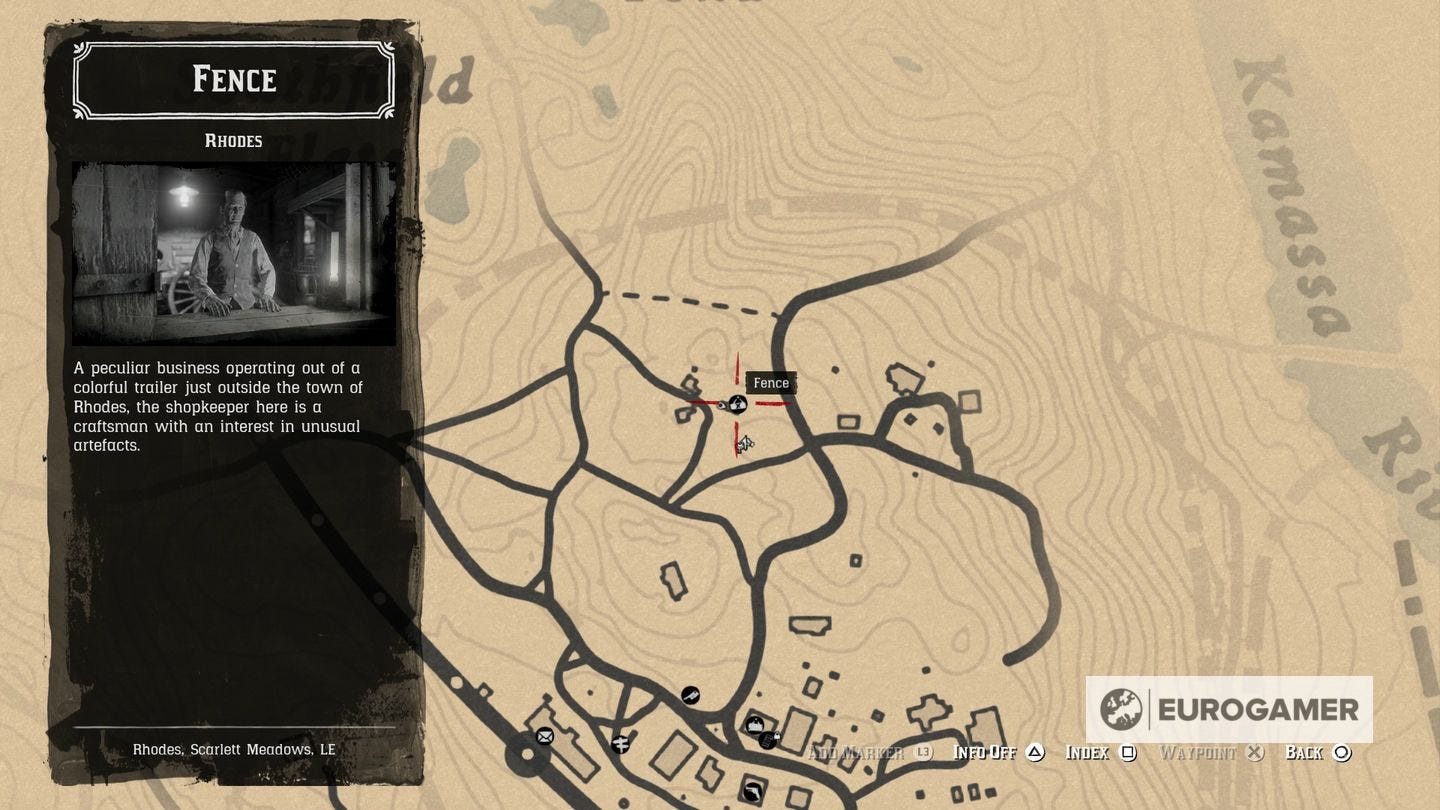Open the post office envelope icon
Image resolution: width=1440 pixels, height=810 pixels.
(x=545, y=737)
